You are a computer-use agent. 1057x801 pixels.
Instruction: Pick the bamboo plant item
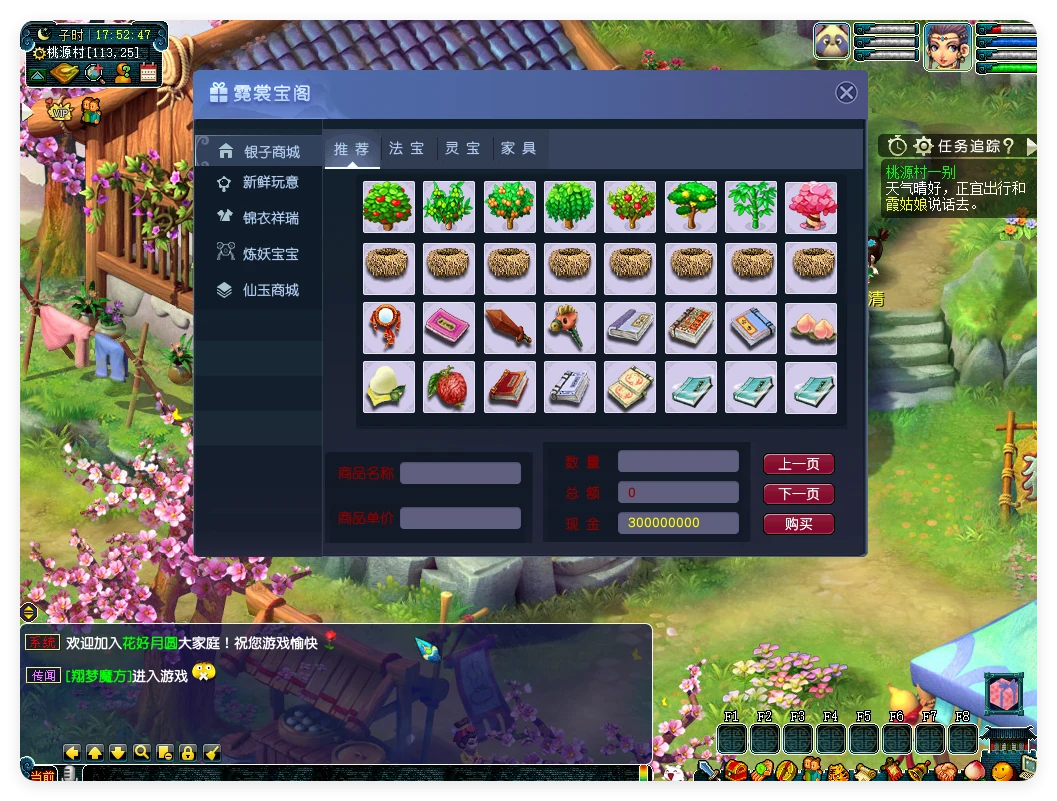tap(751, 207)
